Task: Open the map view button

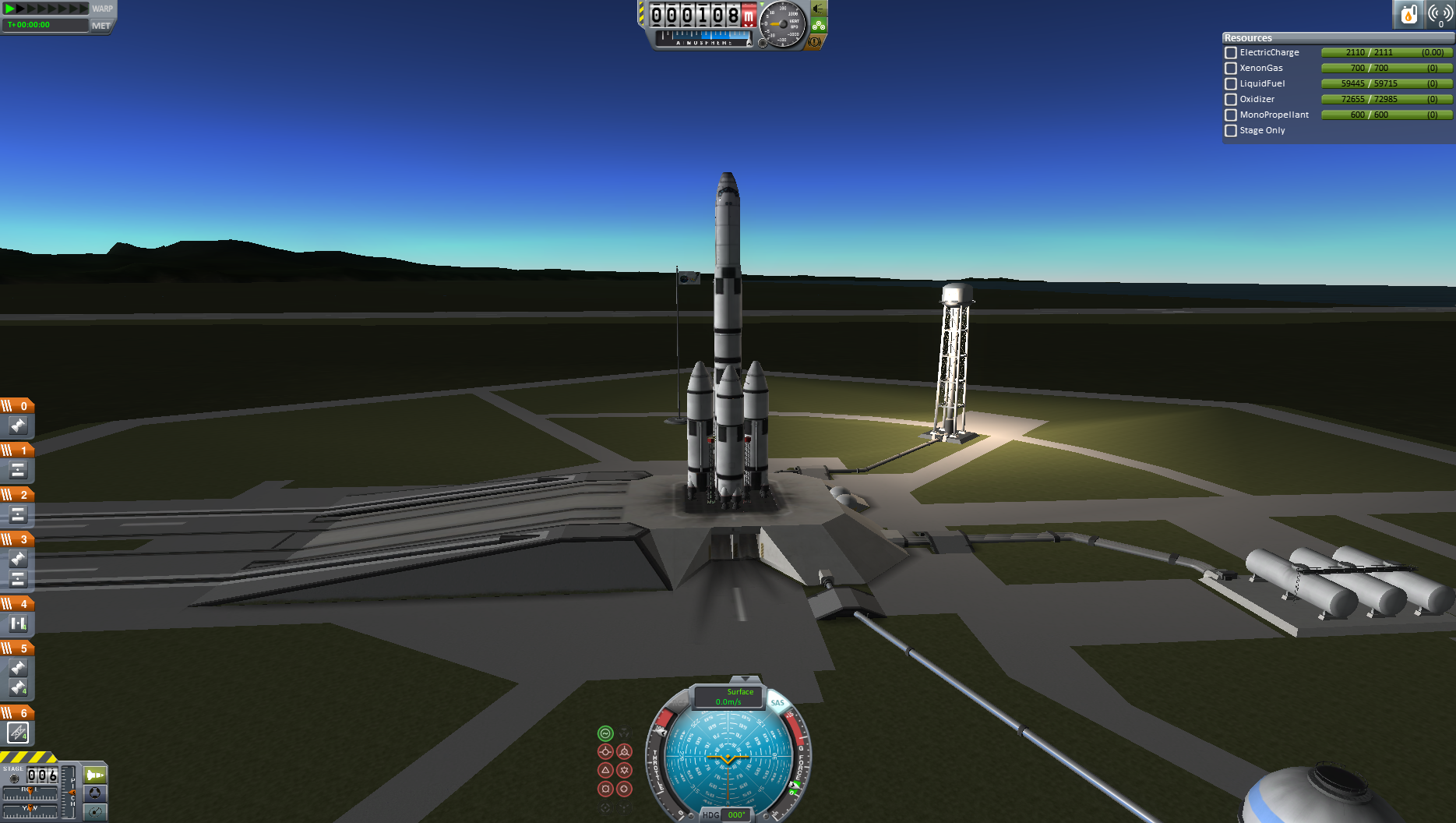Action: click(x=95, y=812)
